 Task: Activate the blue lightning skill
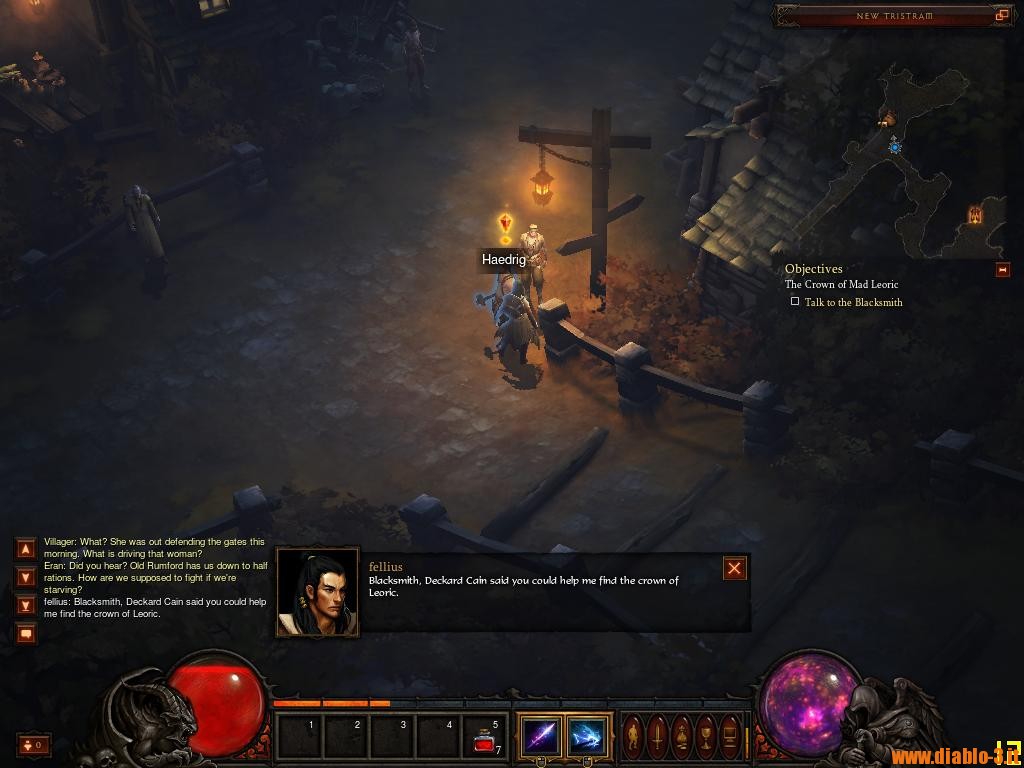(587, 737)
